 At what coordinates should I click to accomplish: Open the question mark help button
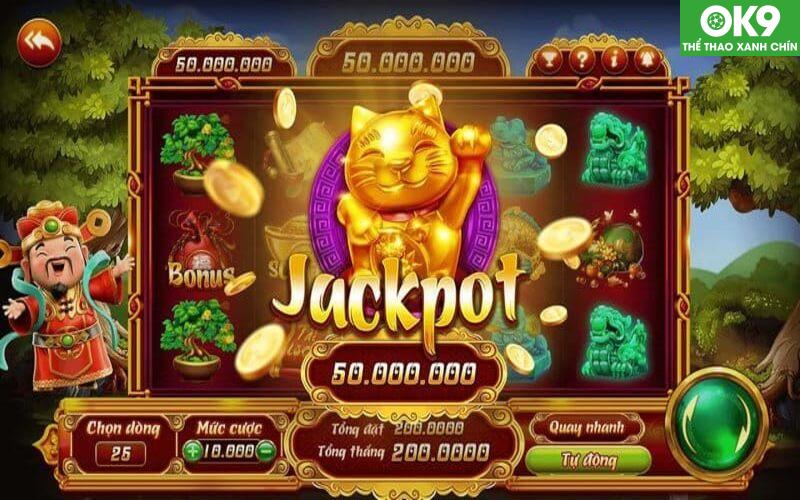[x=583, y=59]
